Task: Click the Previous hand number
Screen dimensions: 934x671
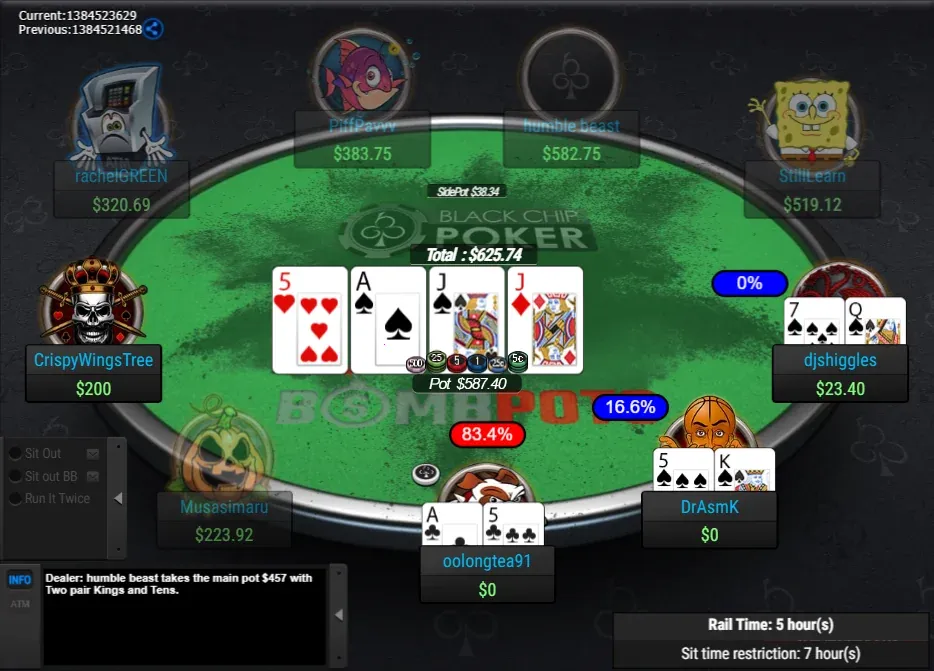Action: pos(80,30)
